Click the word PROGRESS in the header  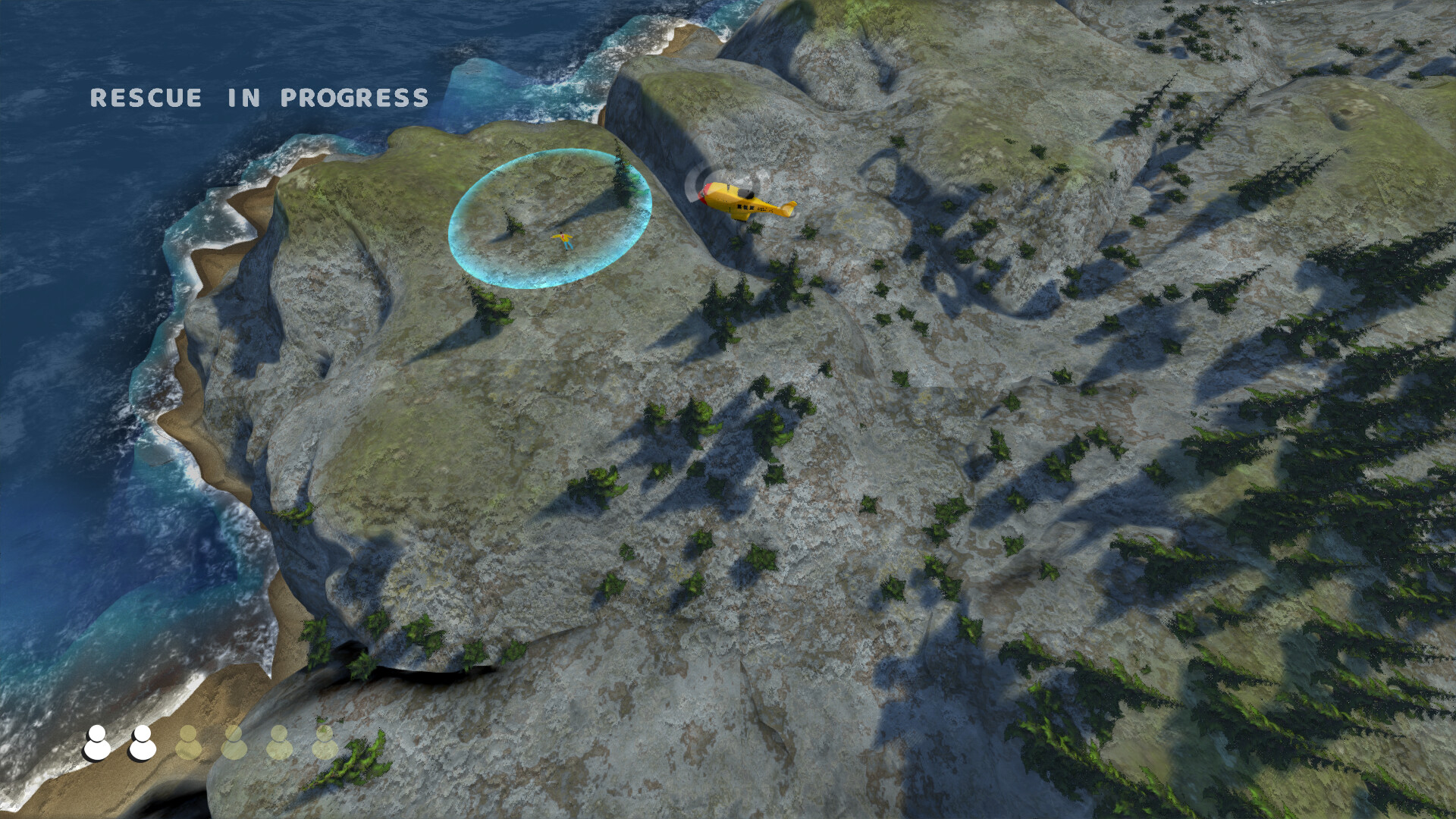(x=353, y=97)
